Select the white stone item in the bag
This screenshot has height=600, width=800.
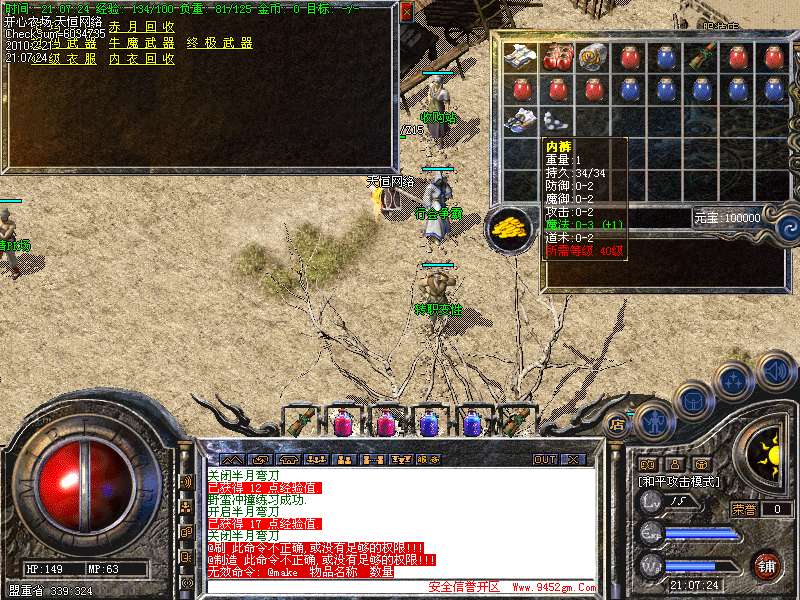[556, 120]
